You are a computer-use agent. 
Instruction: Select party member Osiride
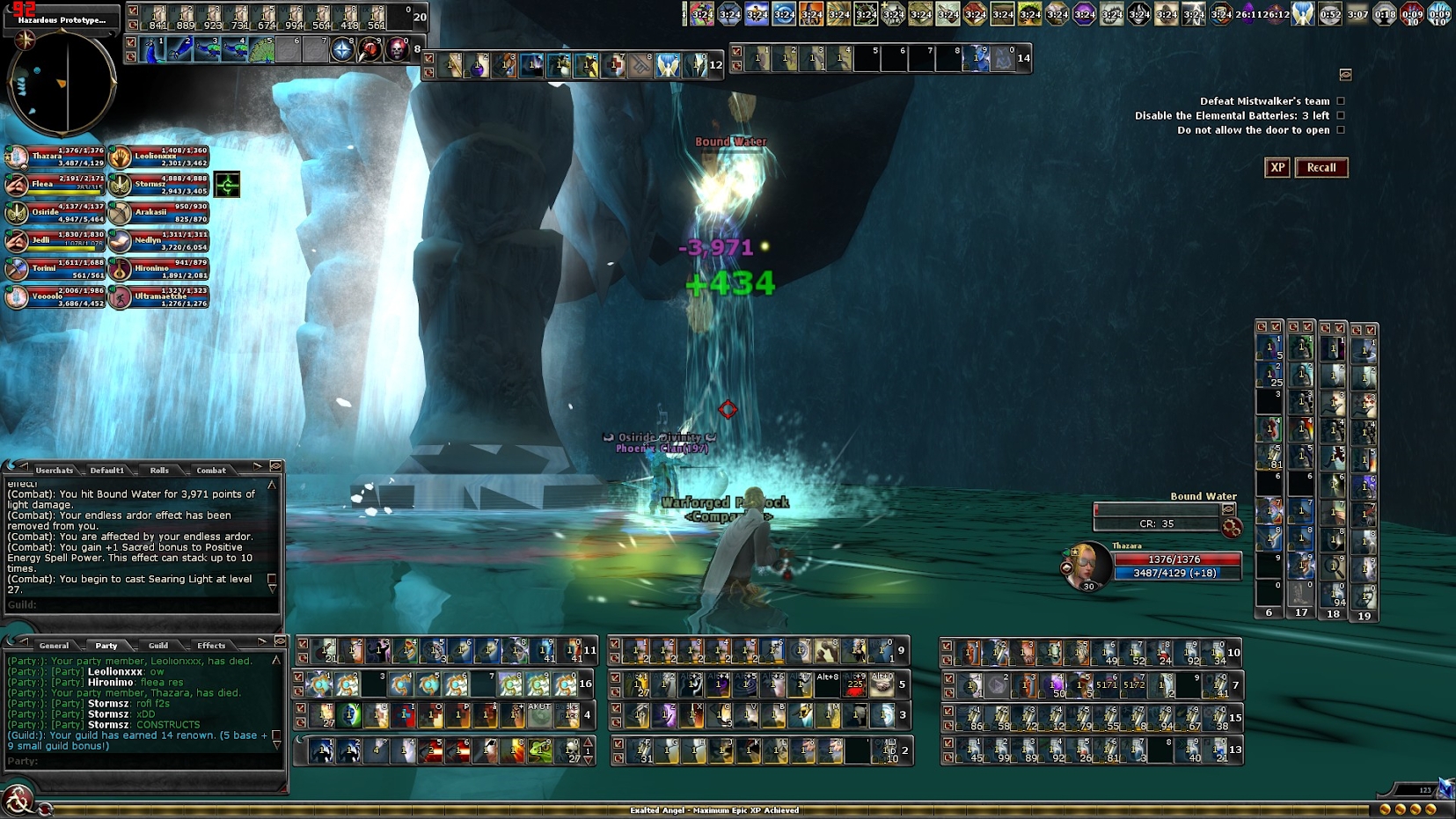(55, 213)
